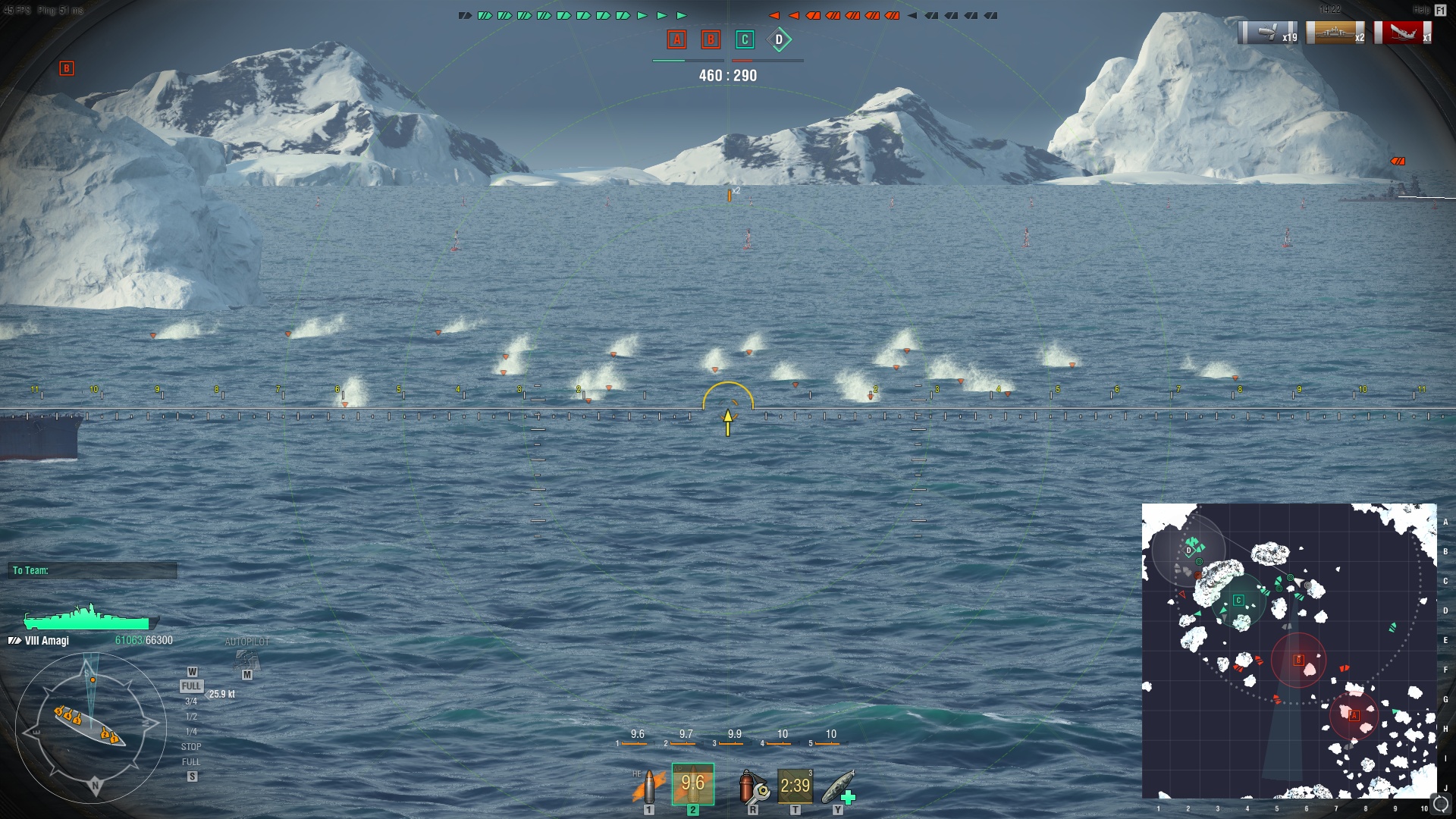Set engine throttle to 3/4
The height and width of the screenshot is (819, 1456).
tap(191, 701)
